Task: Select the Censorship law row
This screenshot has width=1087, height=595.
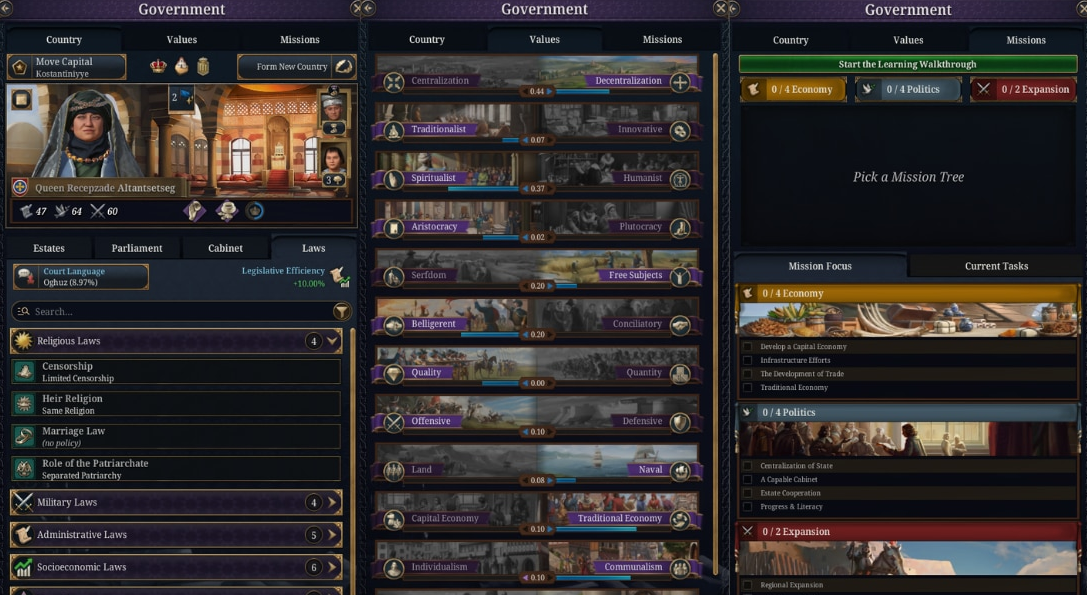Action: pyautogui.click(x=176, y=372)
